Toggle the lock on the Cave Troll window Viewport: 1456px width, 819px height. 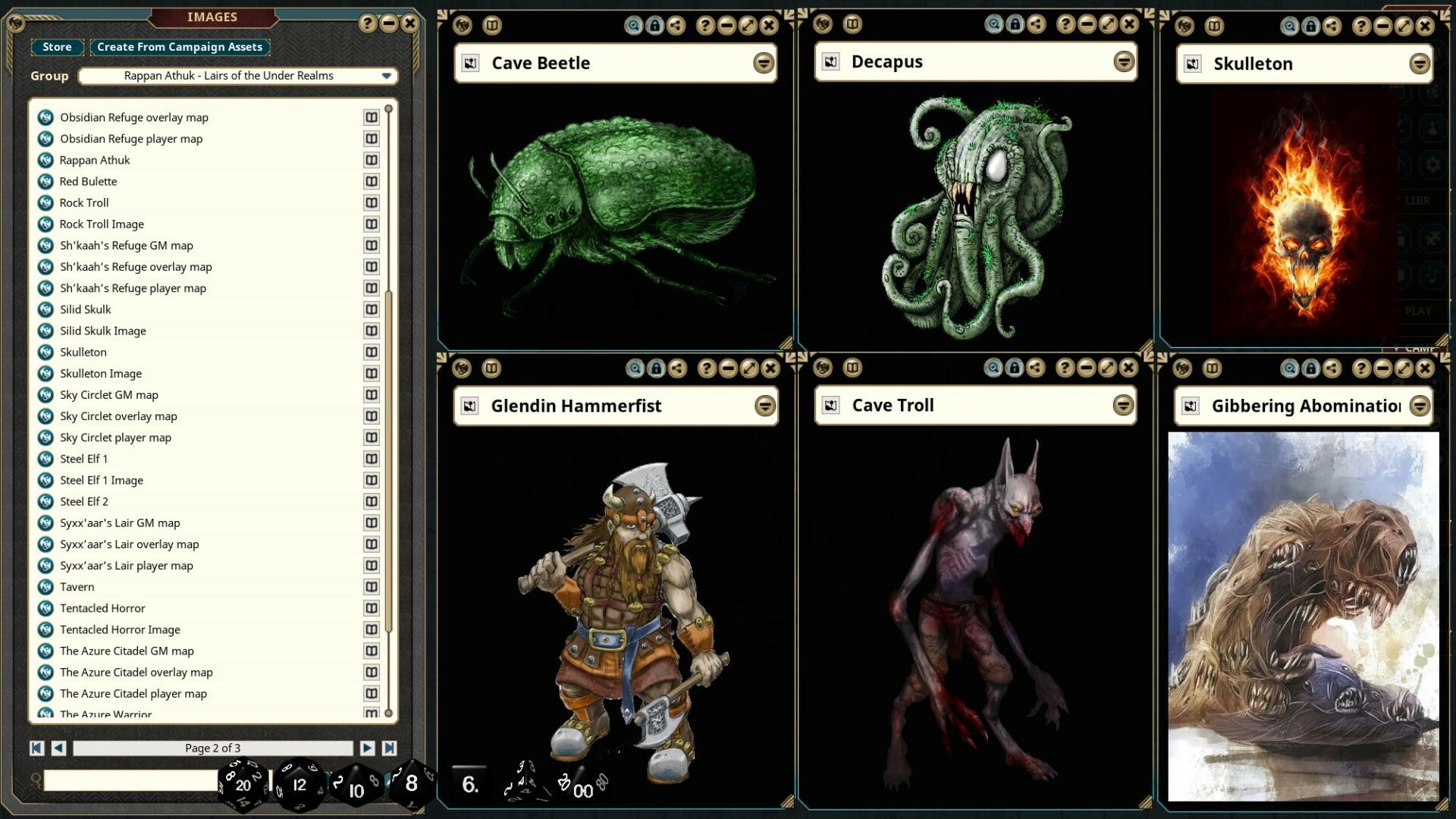tap(1015, 369)
